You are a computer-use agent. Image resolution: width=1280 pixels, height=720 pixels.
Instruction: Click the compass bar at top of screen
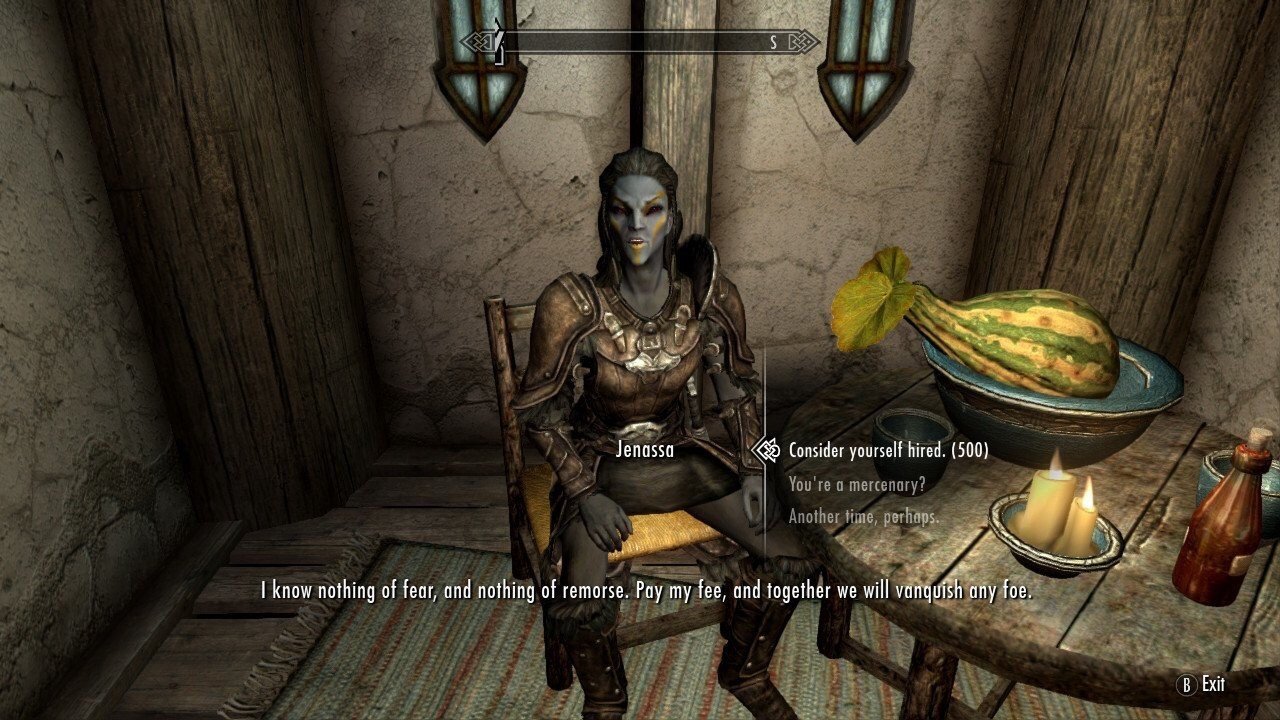pyautogui.click(x=640, y=44)
